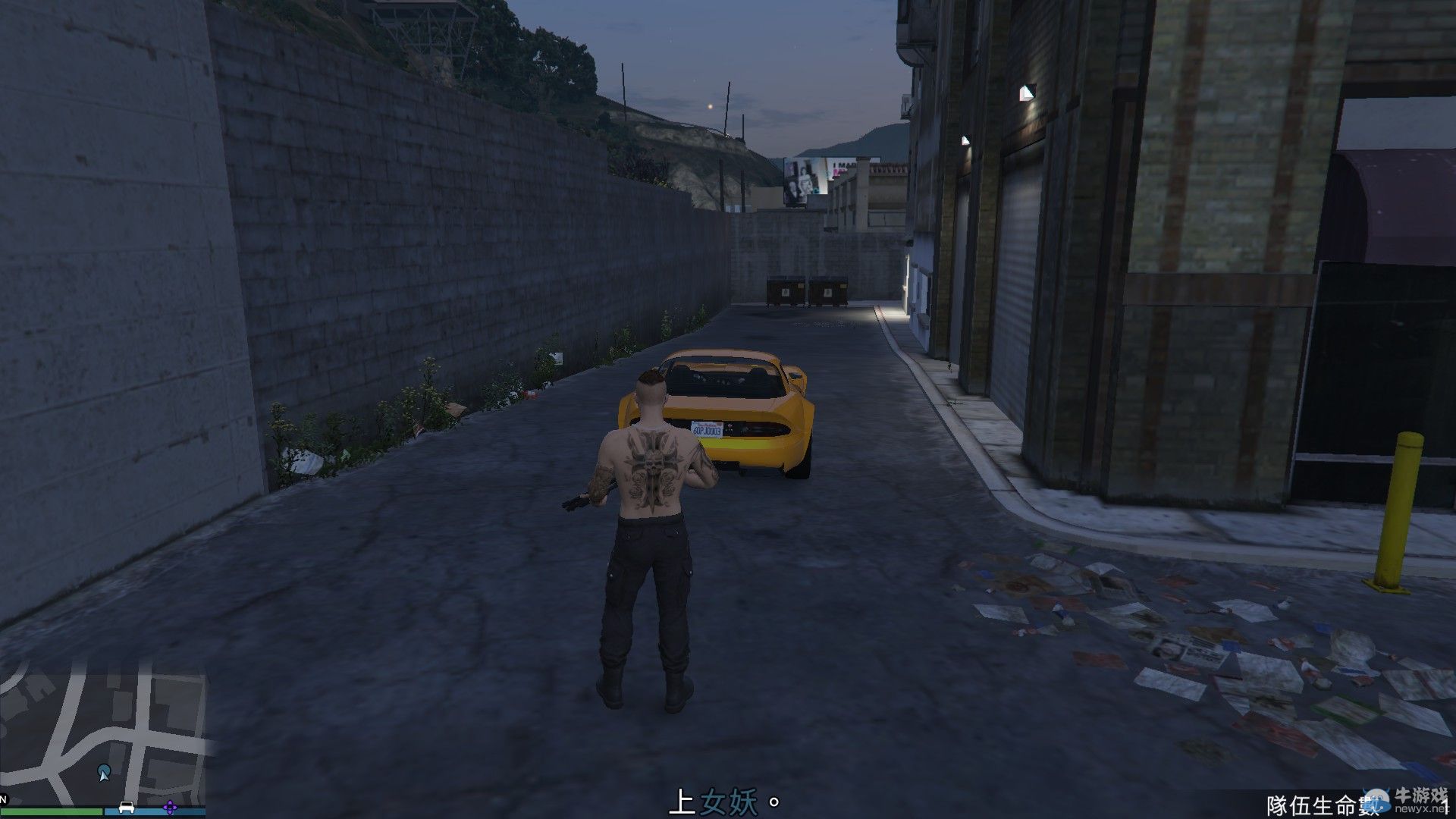
Task: Select the purple parachute blip on the minimap
Action: (170, 807)
